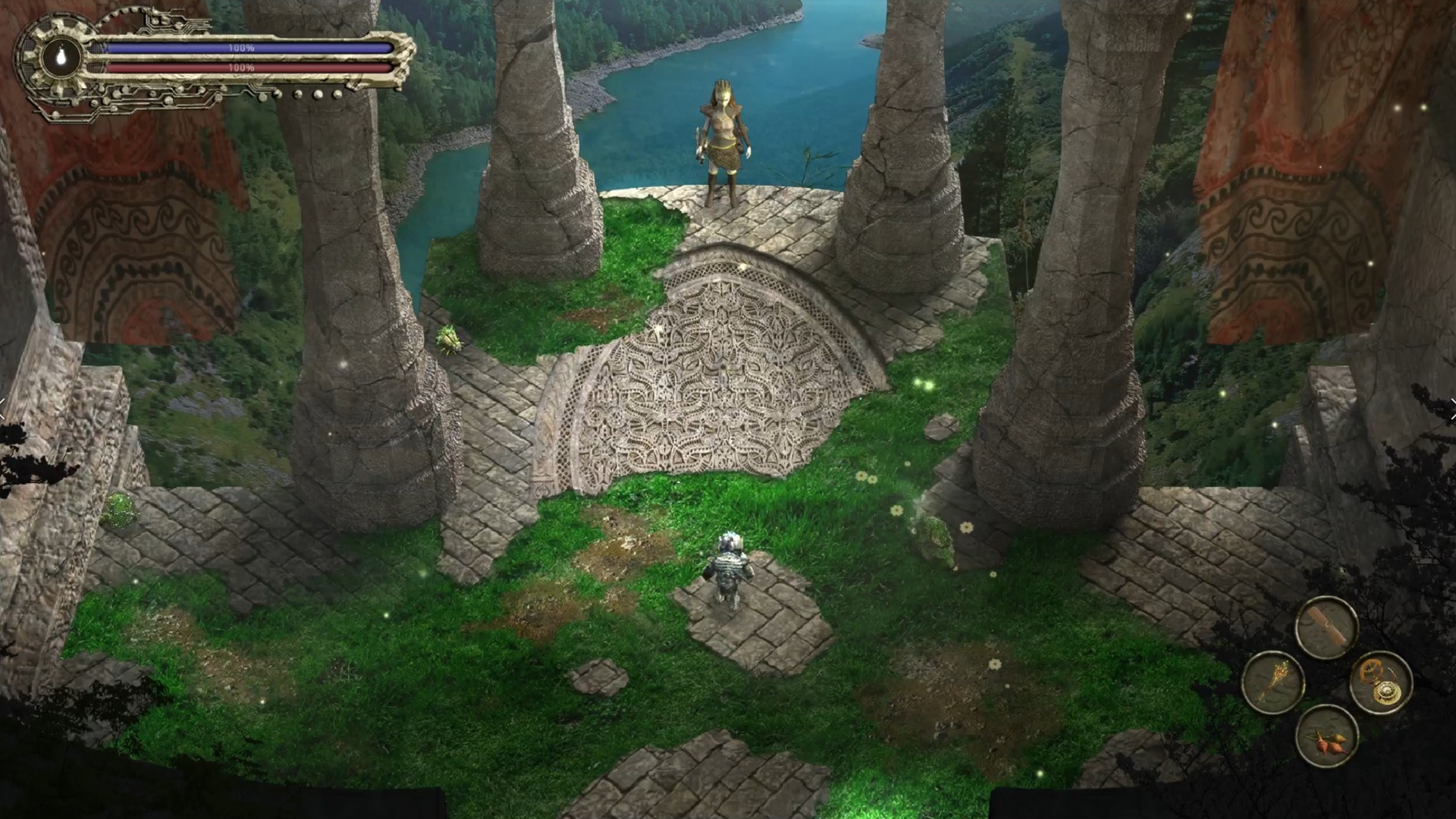This screenshot has height=819, width=1456.
Task: Activate the golden sparkling wand slot
Action: click(x=1272, y=682)
